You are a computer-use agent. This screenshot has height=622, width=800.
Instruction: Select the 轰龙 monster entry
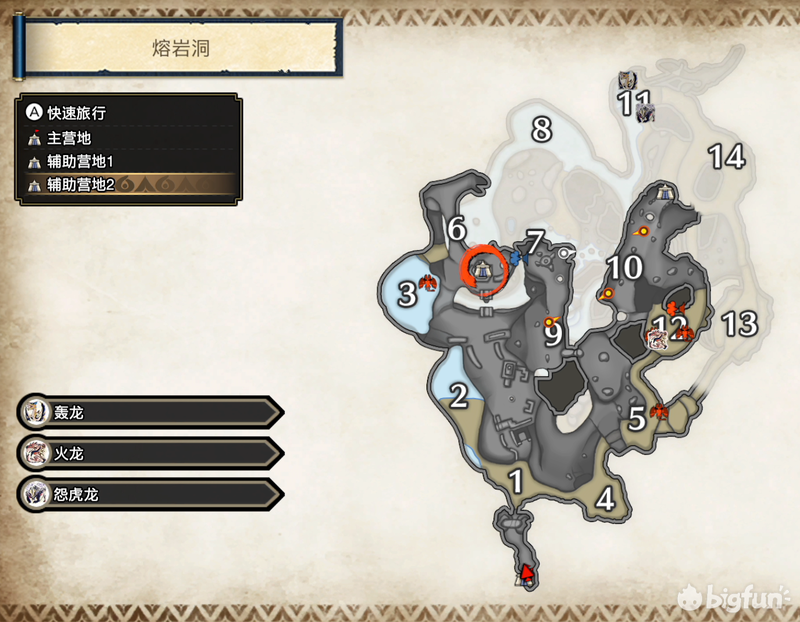[150, 411]
